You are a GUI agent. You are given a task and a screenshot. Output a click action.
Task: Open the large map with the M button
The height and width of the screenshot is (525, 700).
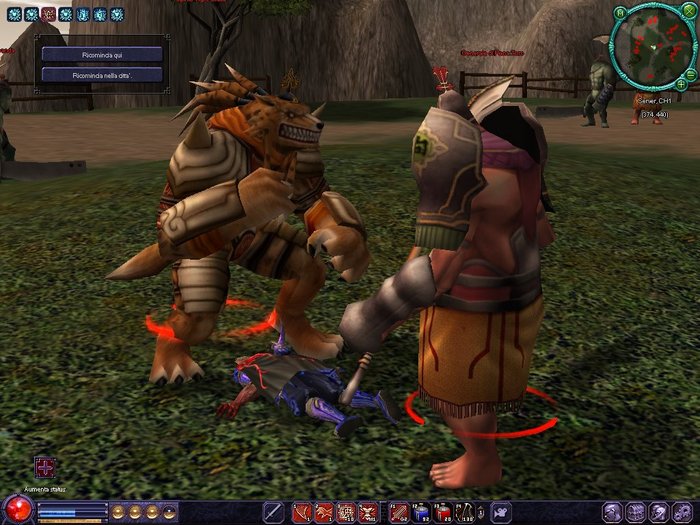coord(620,13)
